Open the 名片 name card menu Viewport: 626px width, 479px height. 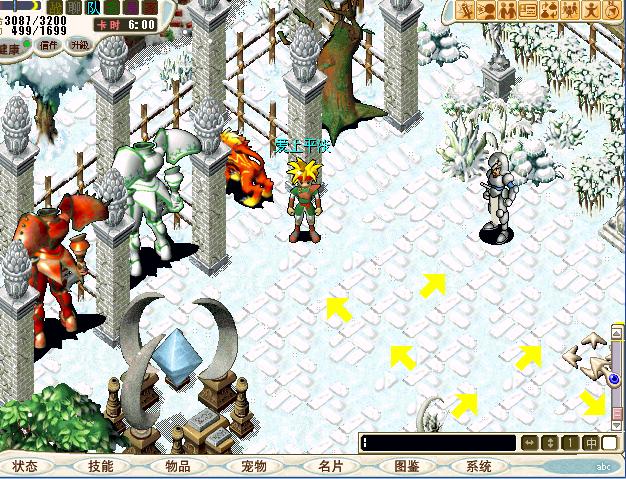point(330,466)
